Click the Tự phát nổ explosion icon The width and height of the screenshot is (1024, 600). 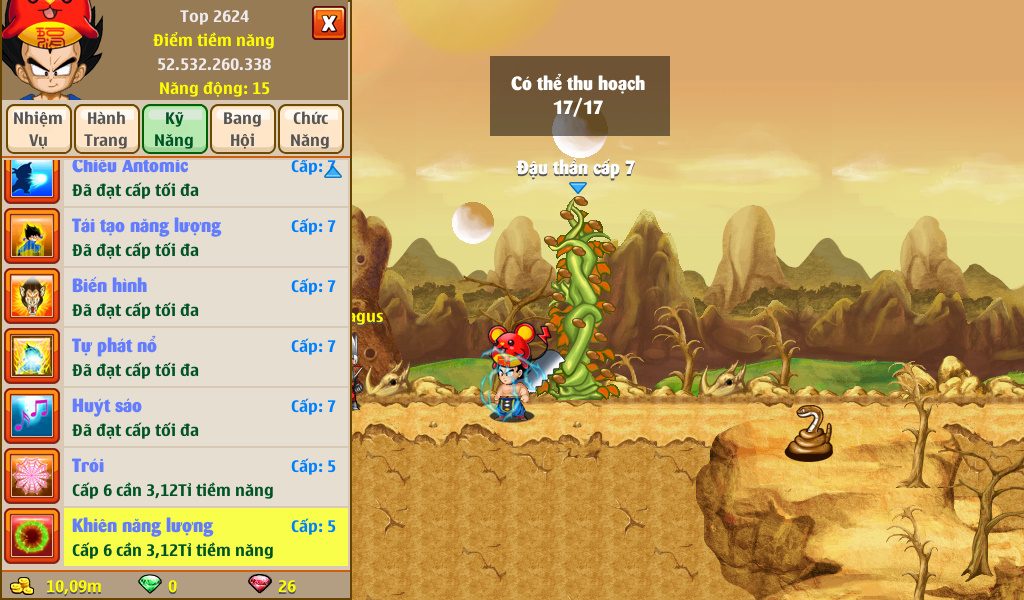click(x=33, y=357)
